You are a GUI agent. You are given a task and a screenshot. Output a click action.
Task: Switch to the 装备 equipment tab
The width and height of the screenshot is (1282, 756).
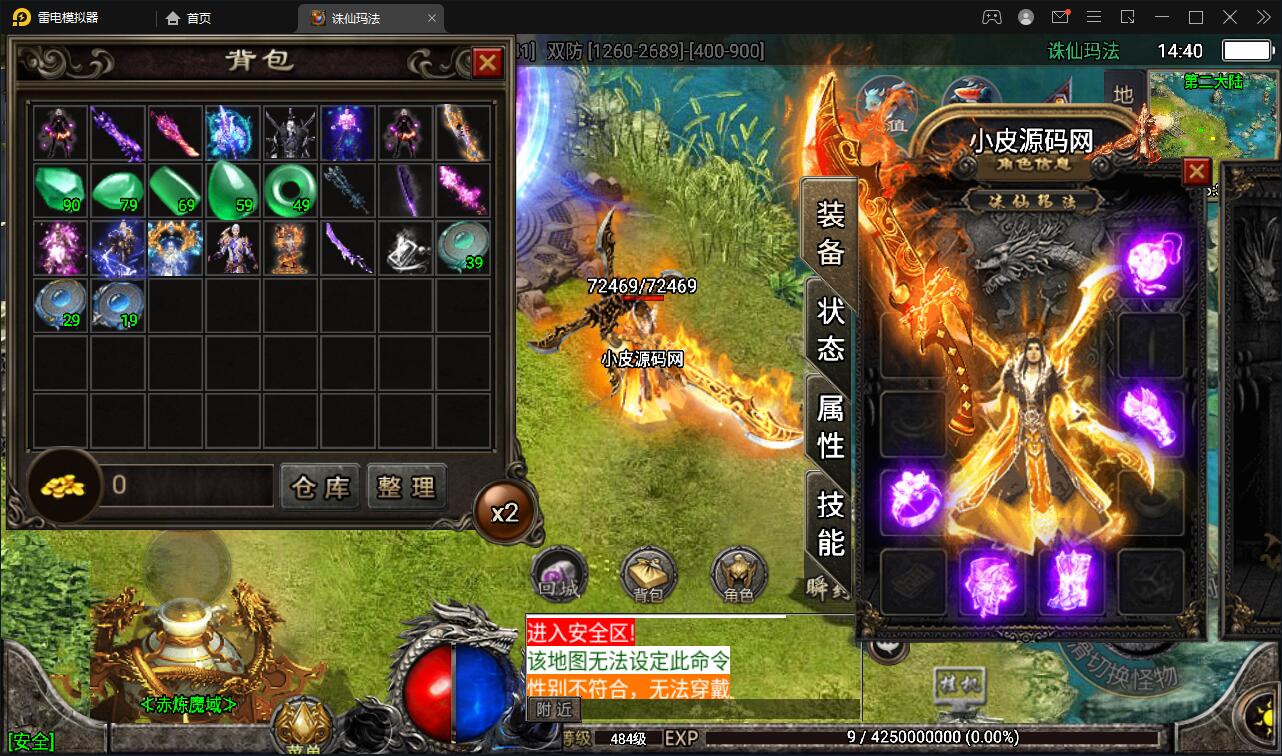pos(831,232)
